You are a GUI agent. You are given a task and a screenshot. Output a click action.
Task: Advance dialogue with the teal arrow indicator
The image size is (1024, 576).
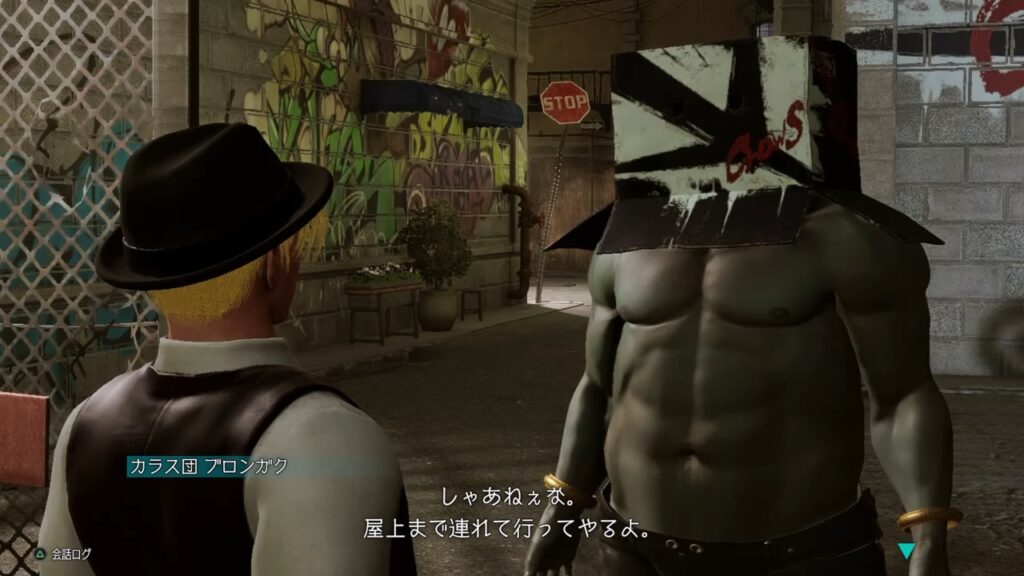(x=906, y=549)
